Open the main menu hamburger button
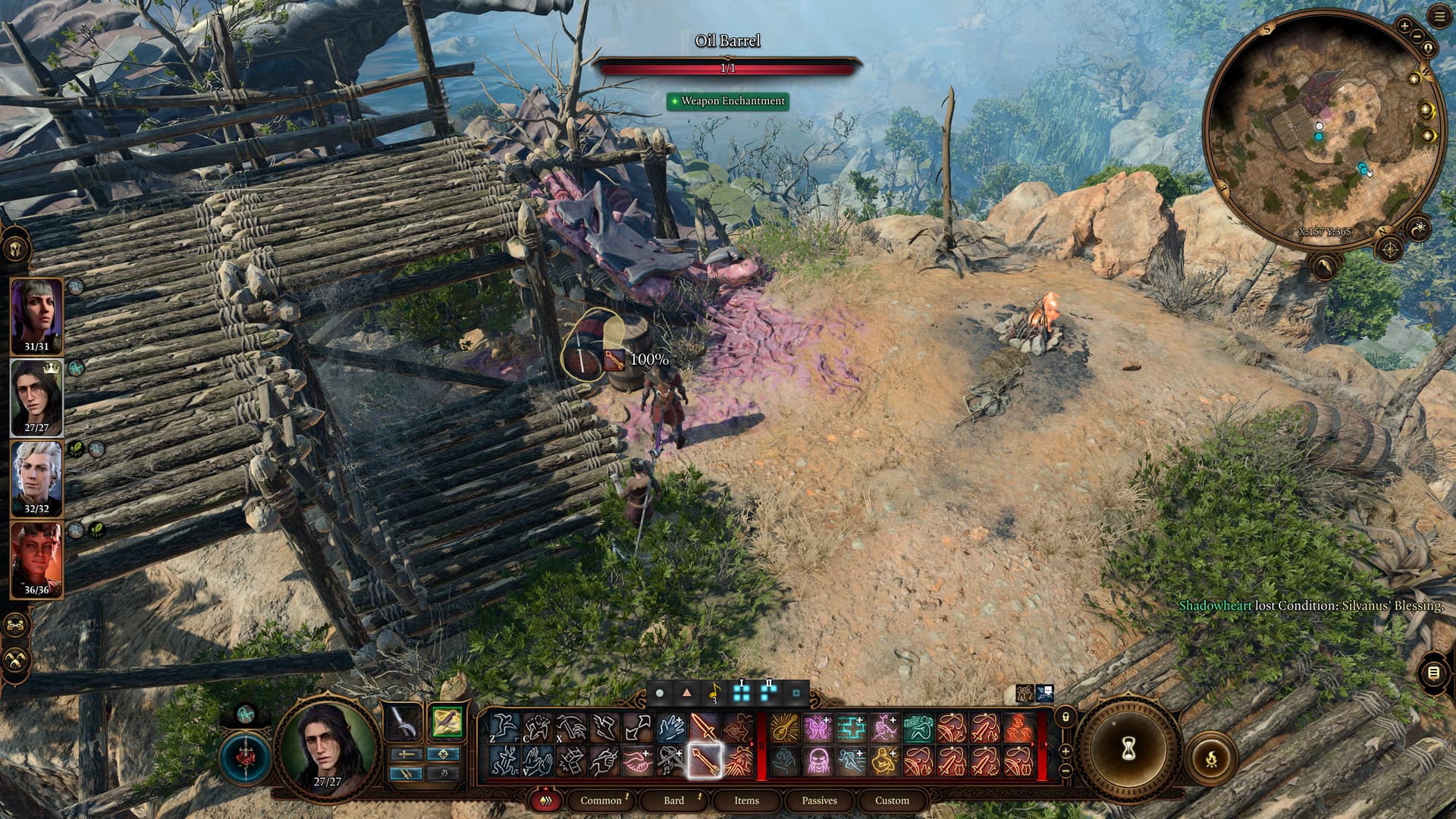 [x=1439, y=17]
